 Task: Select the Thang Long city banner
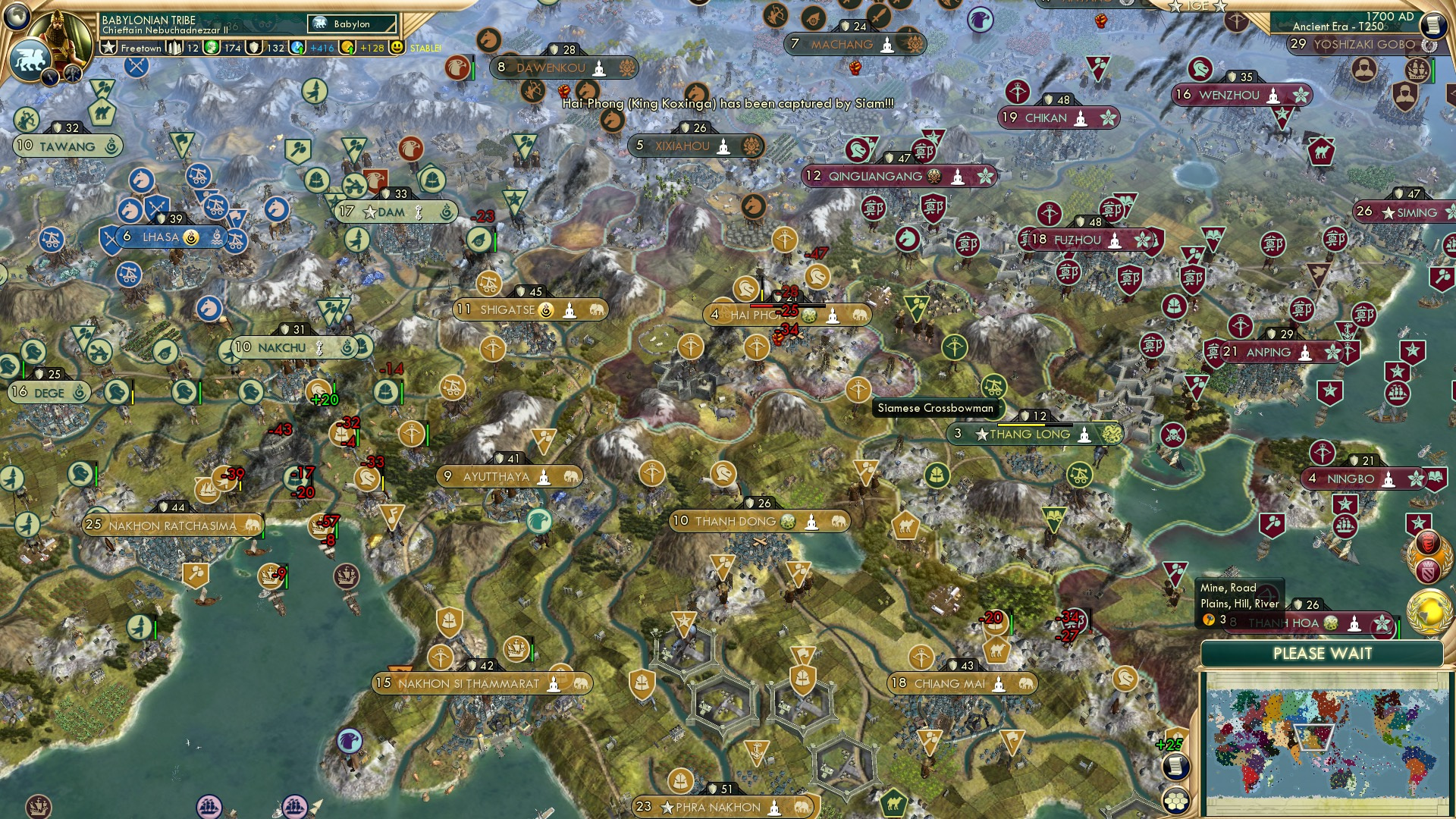1037,435
